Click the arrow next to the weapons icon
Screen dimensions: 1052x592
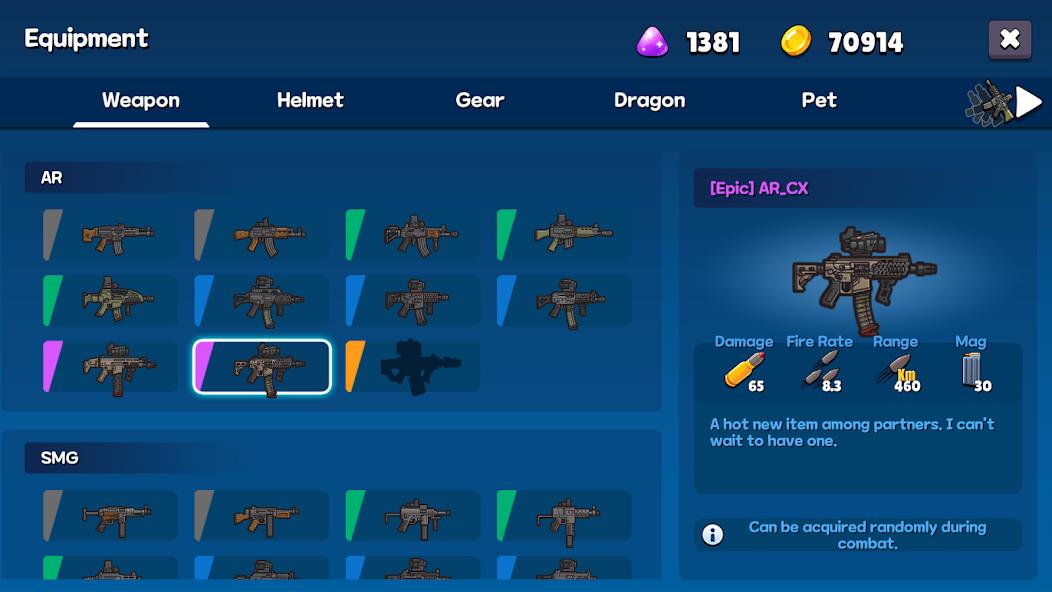tap(1029, 102)
